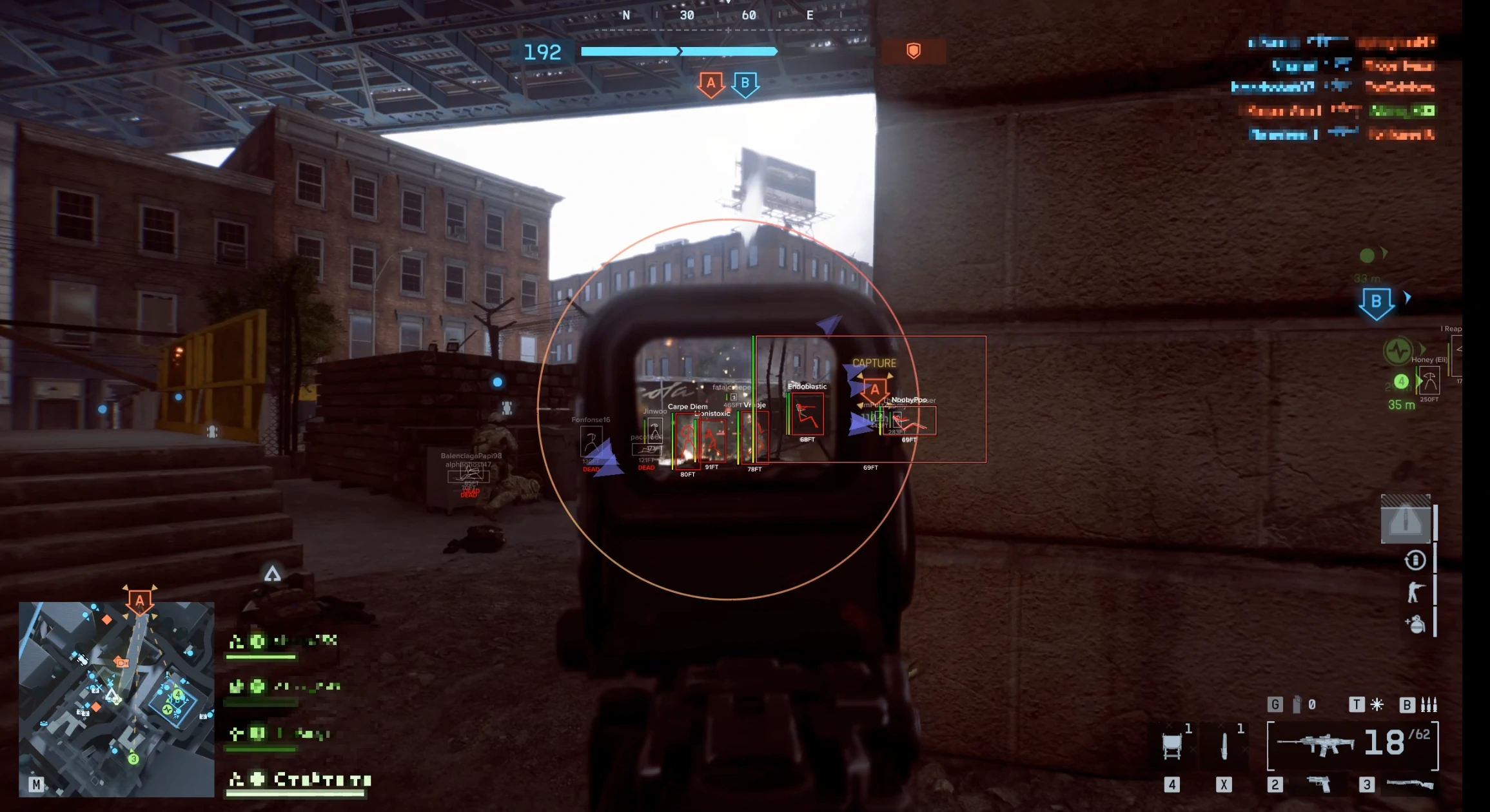
Task: Click the orange A objective marker below the compass
Action: [x=711, y=82]
